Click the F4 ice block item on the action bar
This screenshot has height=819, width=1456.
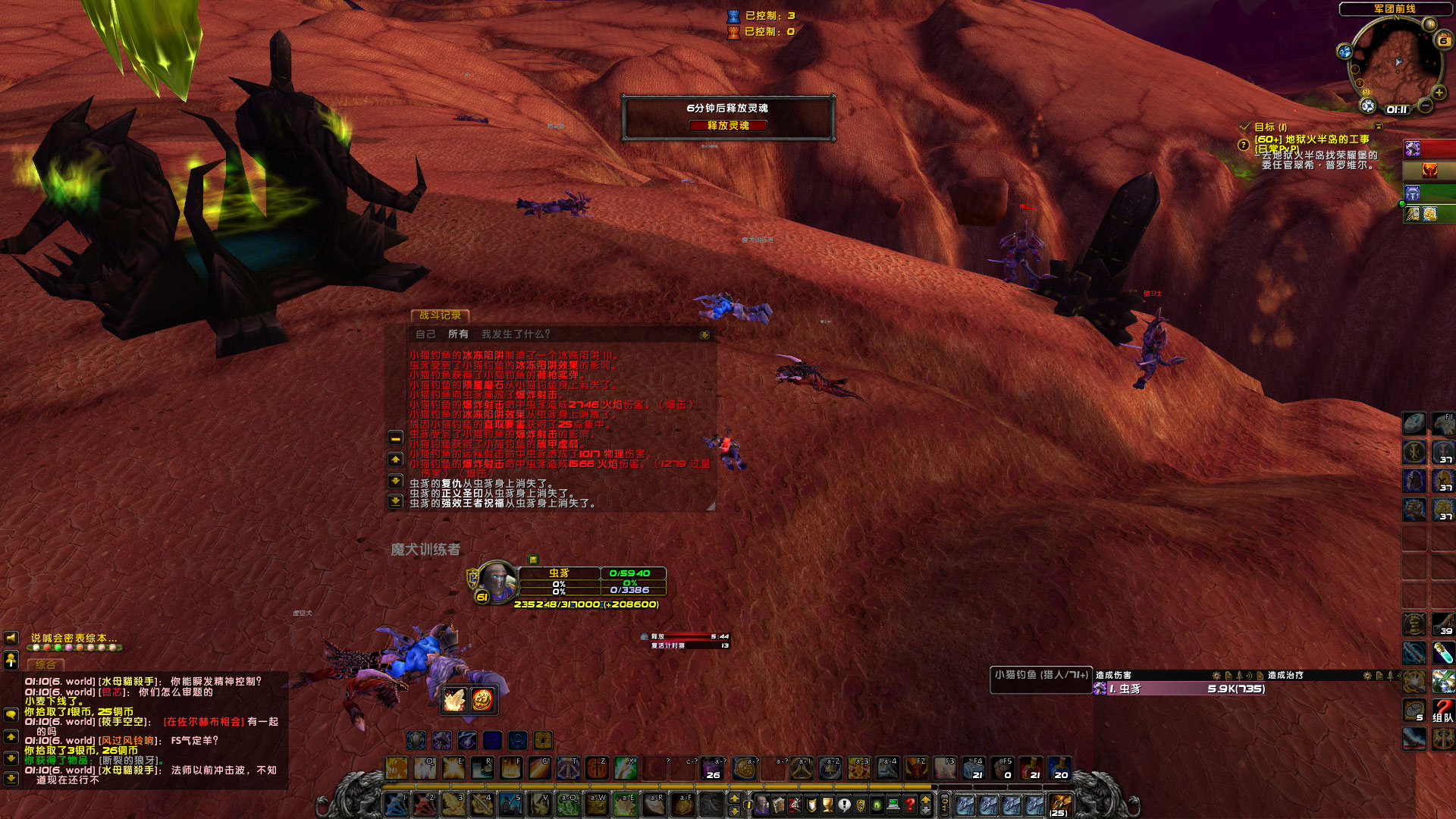pos(974,767)
